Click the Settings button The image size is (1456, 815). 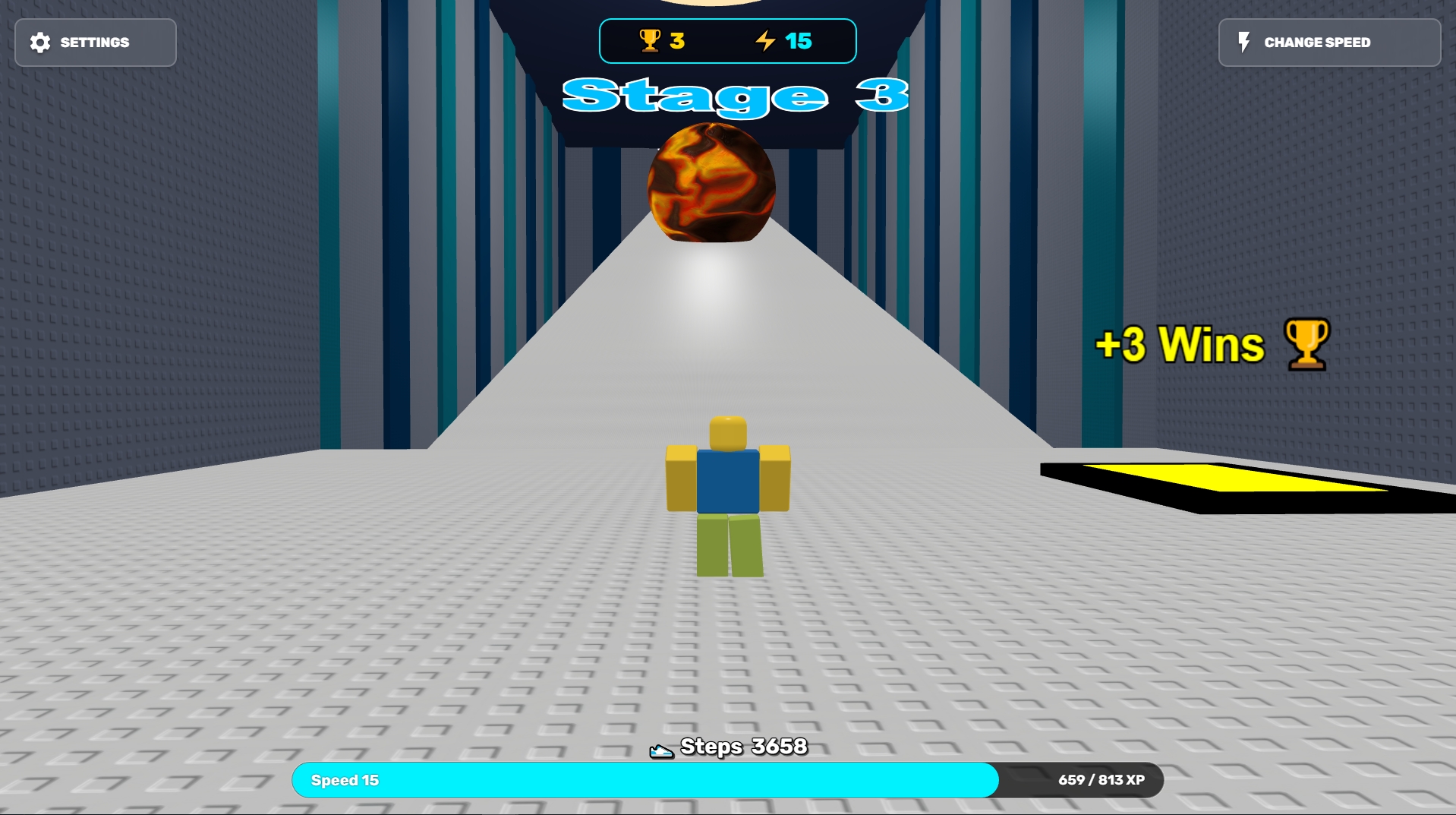pyautogui.click(x=95, y=43)
